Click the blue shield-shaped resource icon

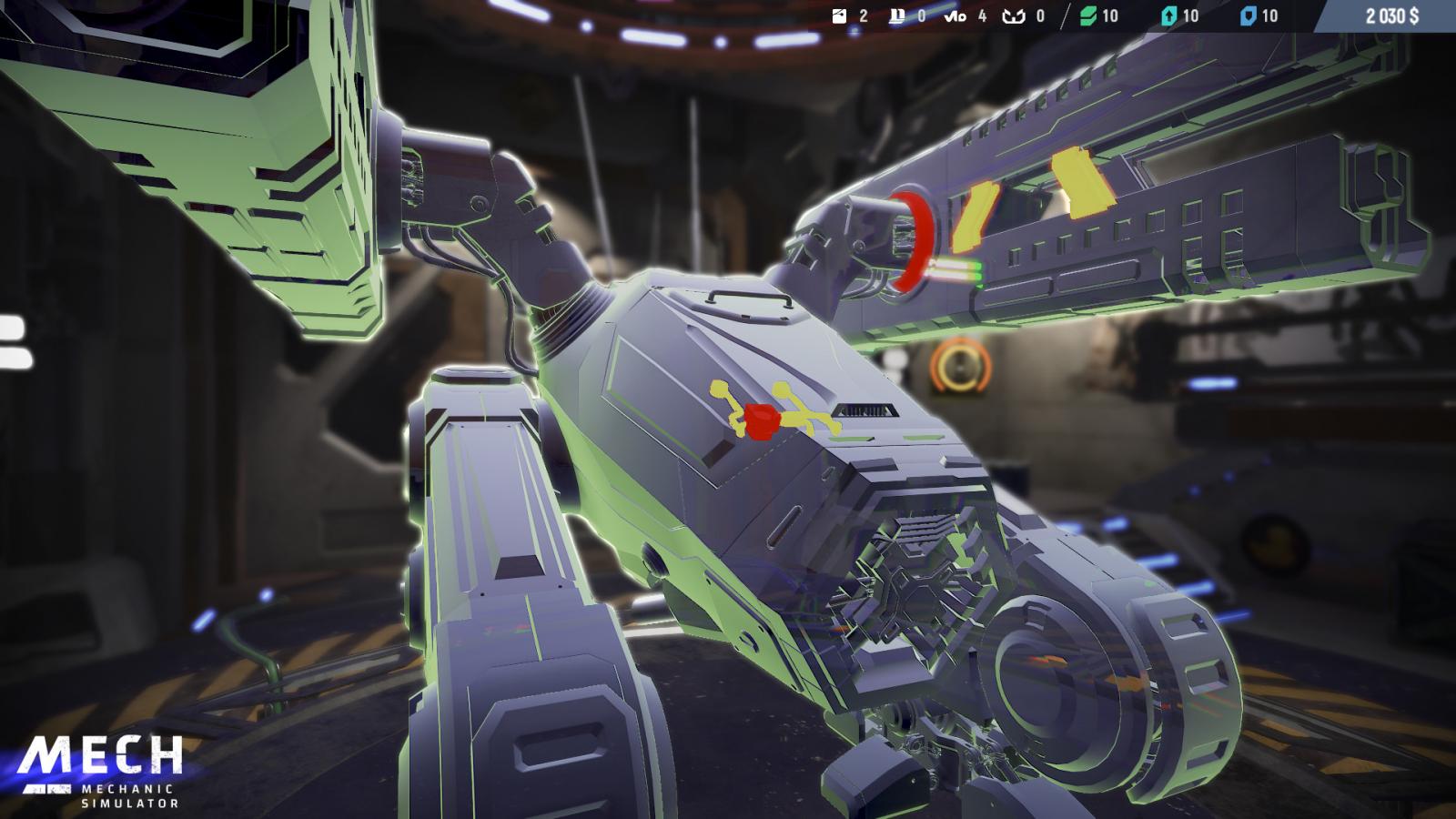(1249, 16)
